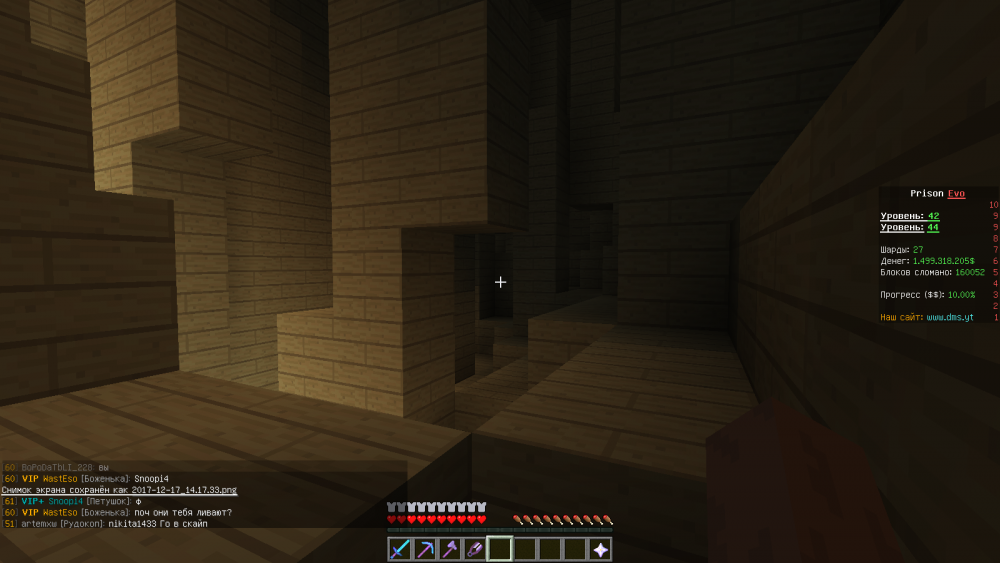Select the diamond sword hotbar slot
The height and width of the screenshot is (563, 1000).
click(x=400, y=549)
